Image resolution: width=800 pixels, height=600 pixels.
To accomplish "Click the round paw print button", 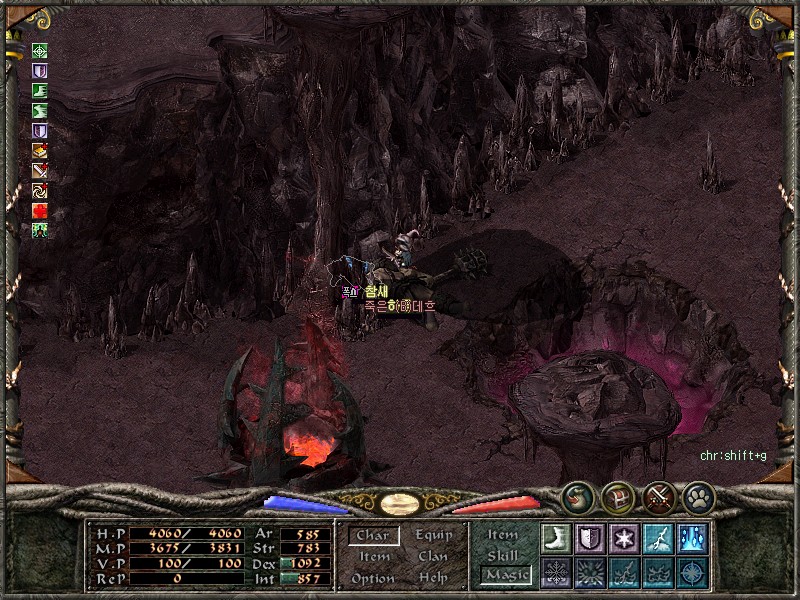I will [x=698, y=497].
